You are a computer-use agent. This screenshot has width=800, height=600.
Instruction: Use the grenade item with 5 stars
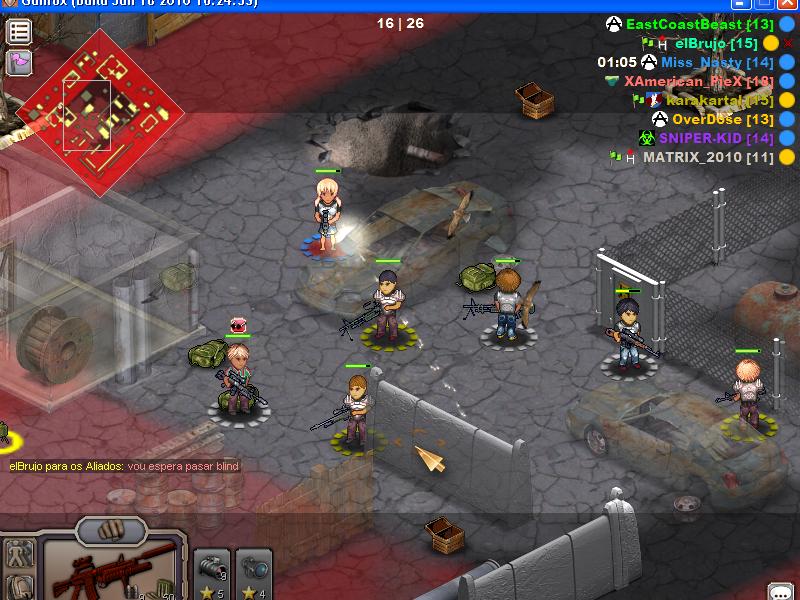pos(211,573)
